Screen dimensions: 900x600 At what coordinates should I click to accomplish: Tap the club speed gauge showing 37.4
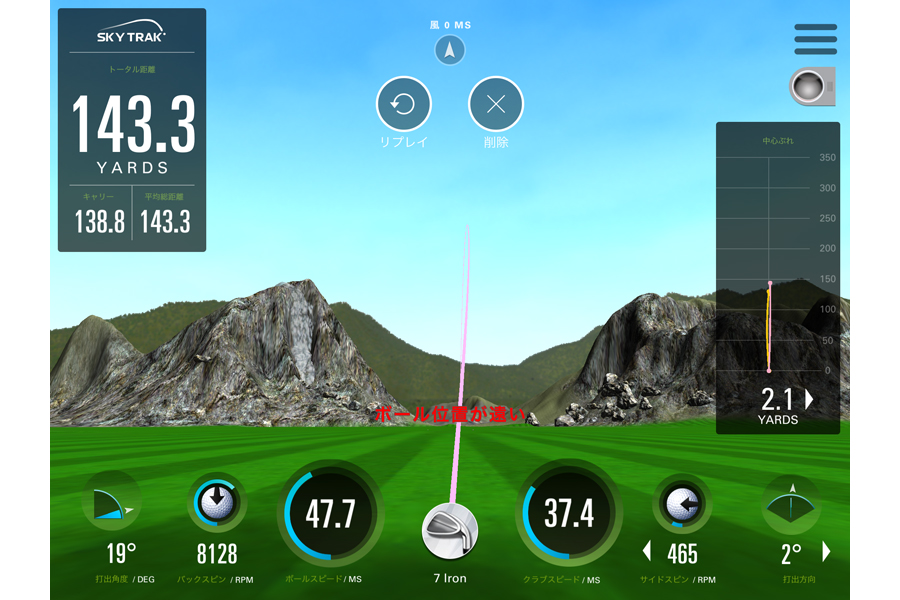(x=569, y=514)
